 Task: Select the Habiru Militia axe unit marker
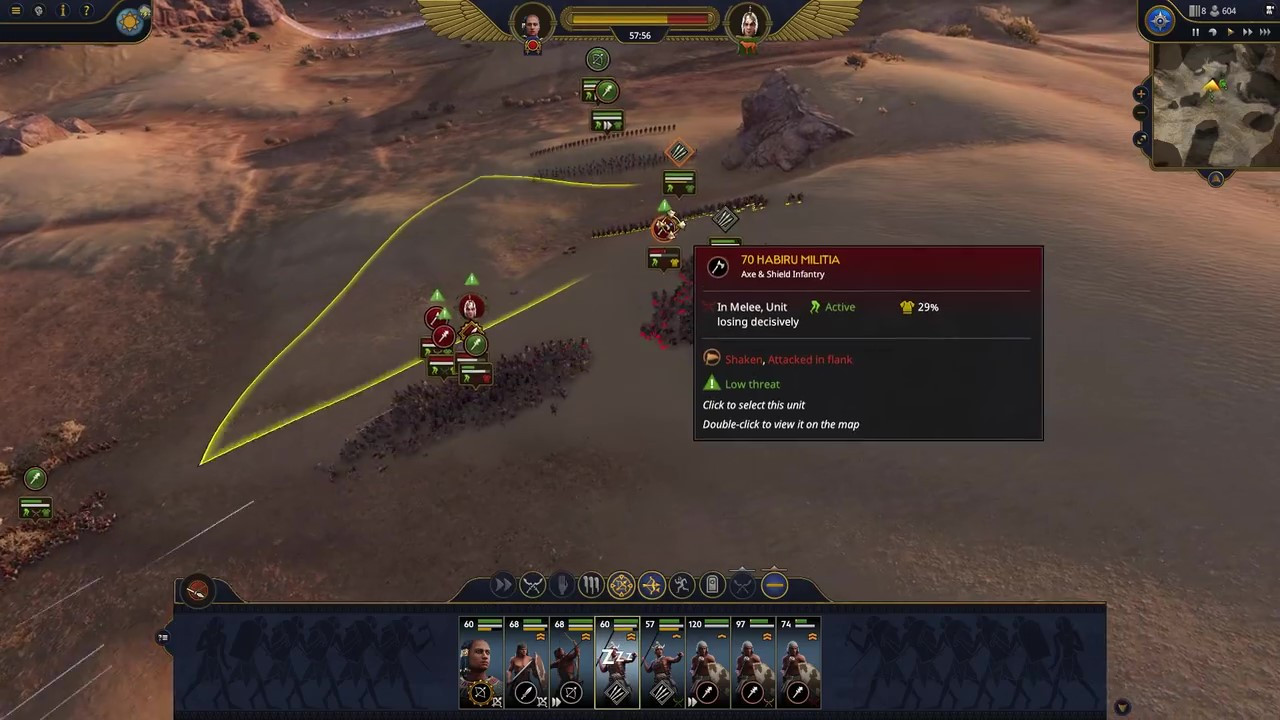664,229
